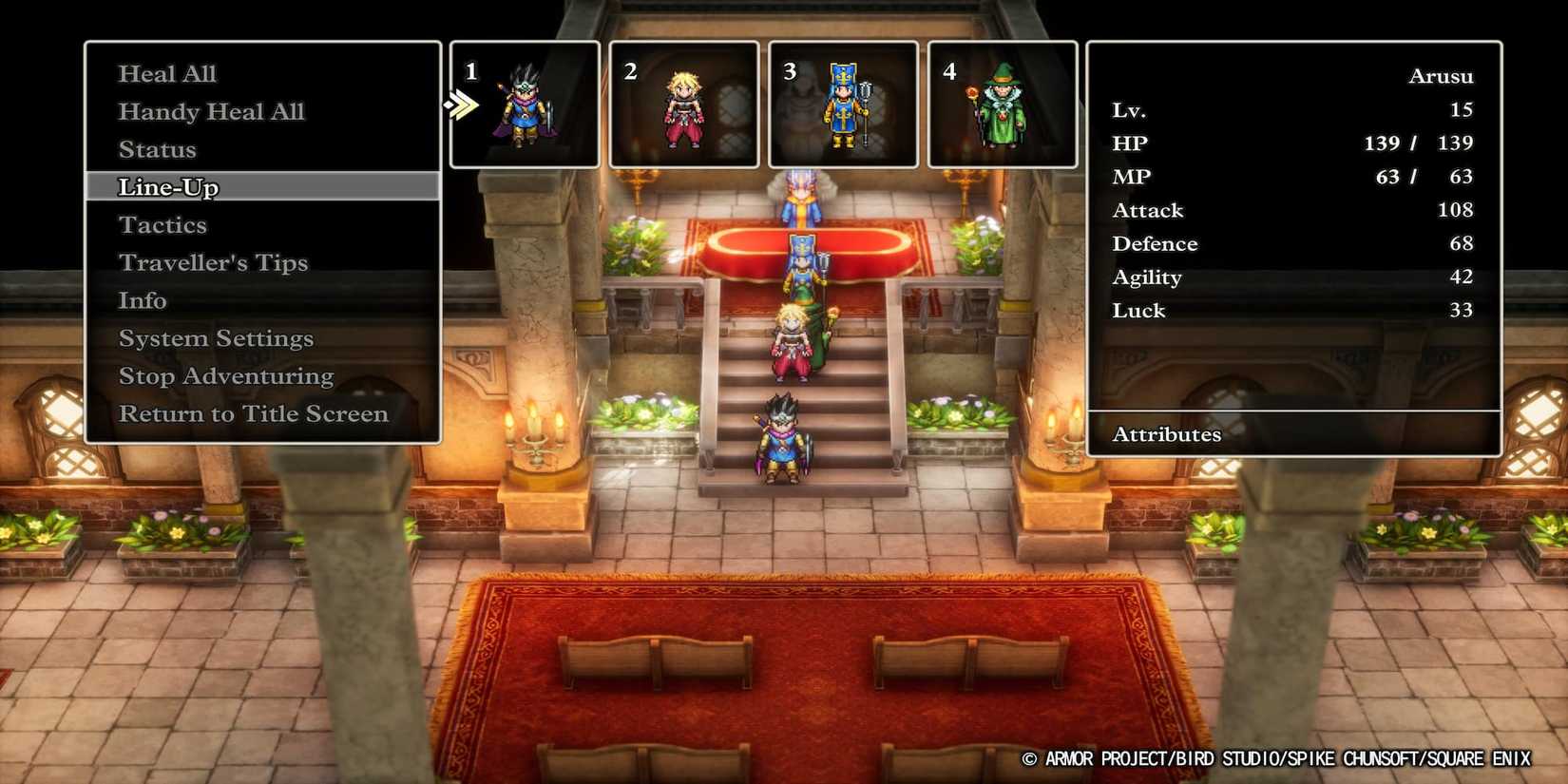Open the Tactics menu option
This screenshot has width=1568, height=784.
click(163, 224)
